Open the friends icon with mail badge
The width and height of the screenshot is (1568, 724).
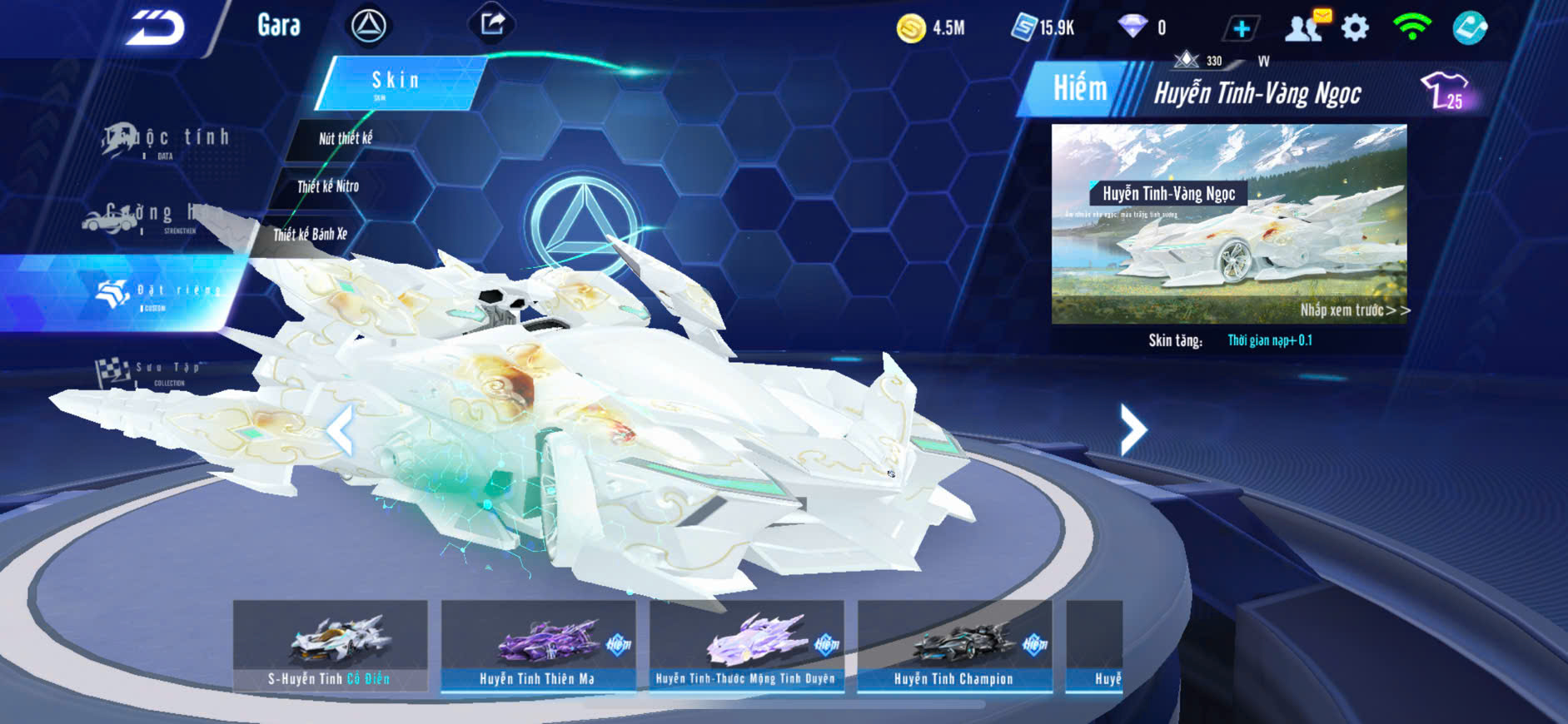pyautogui.click(x=1305, y=27)
